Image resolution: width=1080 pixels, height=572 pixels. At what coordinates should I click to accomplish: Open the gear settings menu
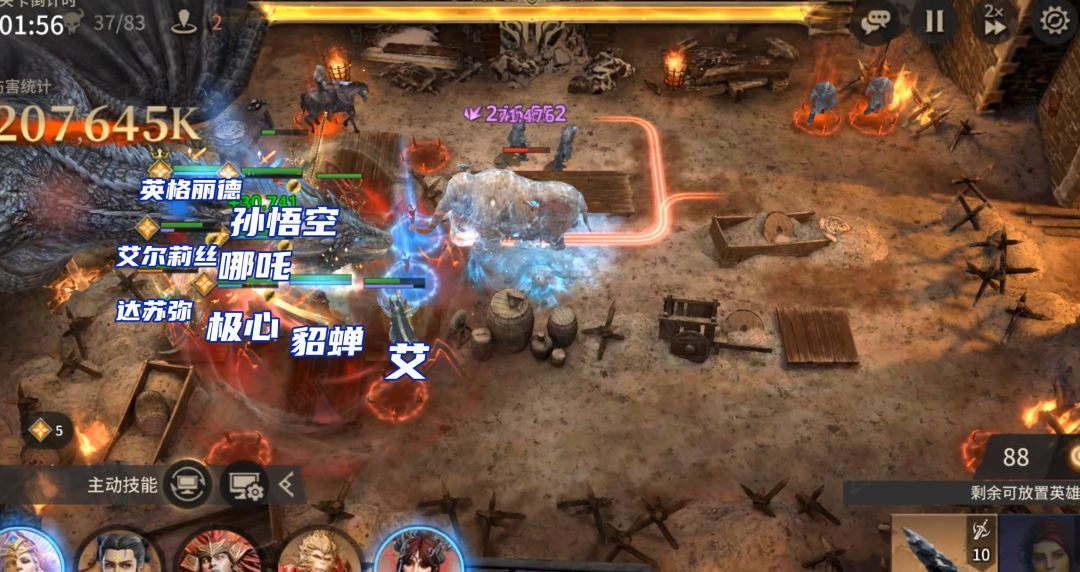1055,21
